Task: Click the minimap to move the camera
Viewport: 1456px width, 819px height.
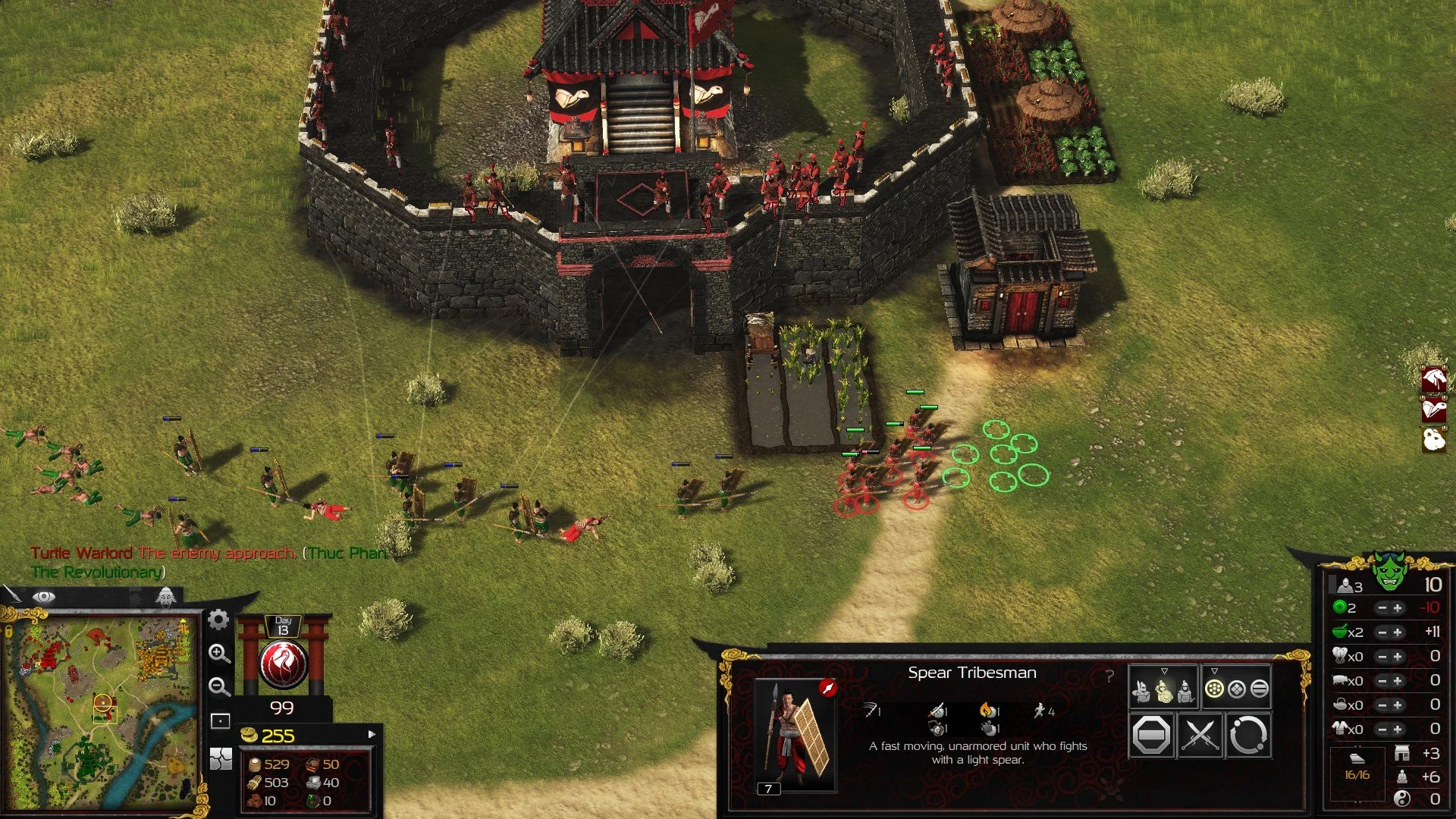Action: point(102,713)
